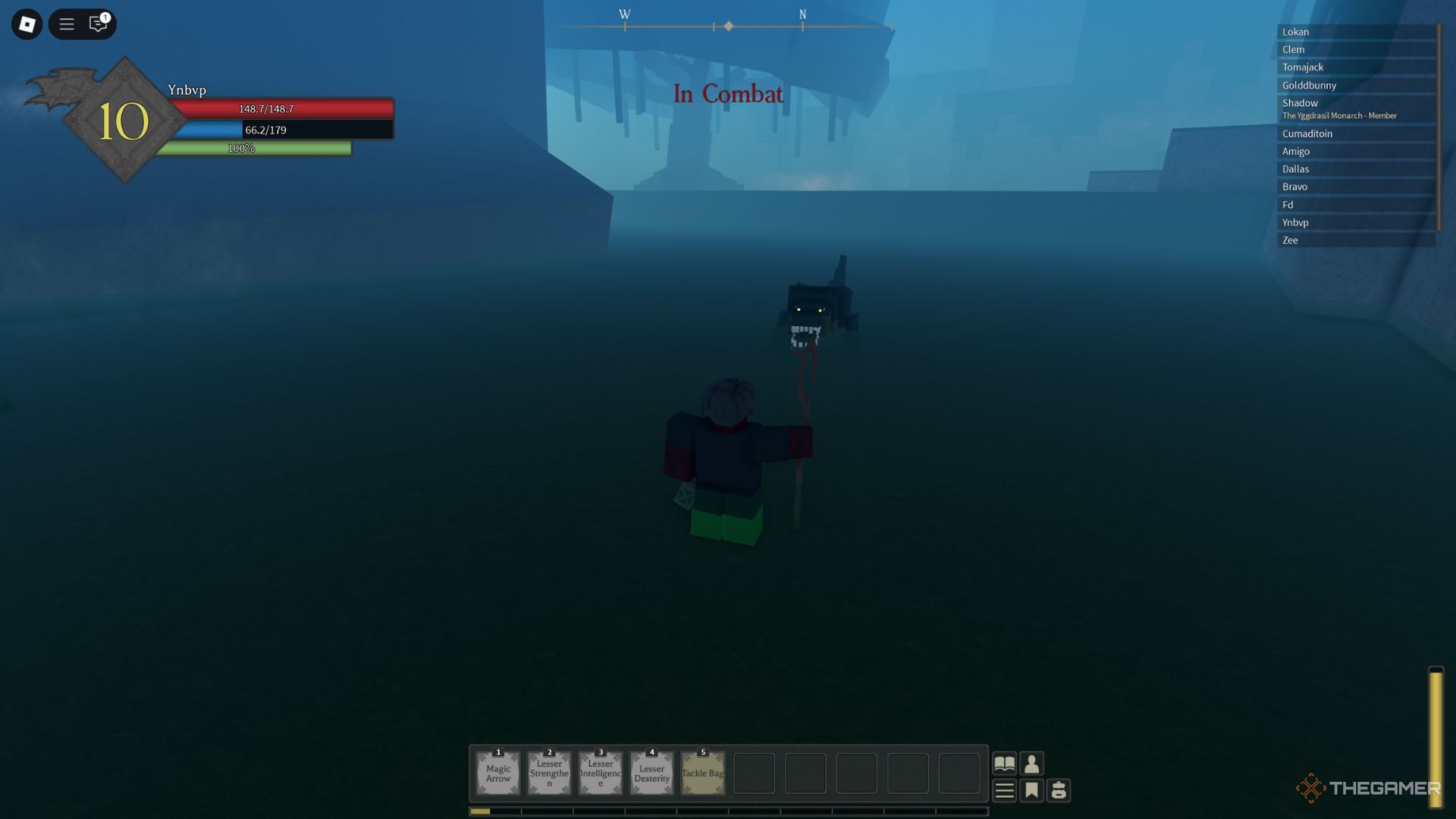The width and height of the screenshot is (1456, 819).
Task: Open the bookmark journal icon
Action: [1031, 790]
